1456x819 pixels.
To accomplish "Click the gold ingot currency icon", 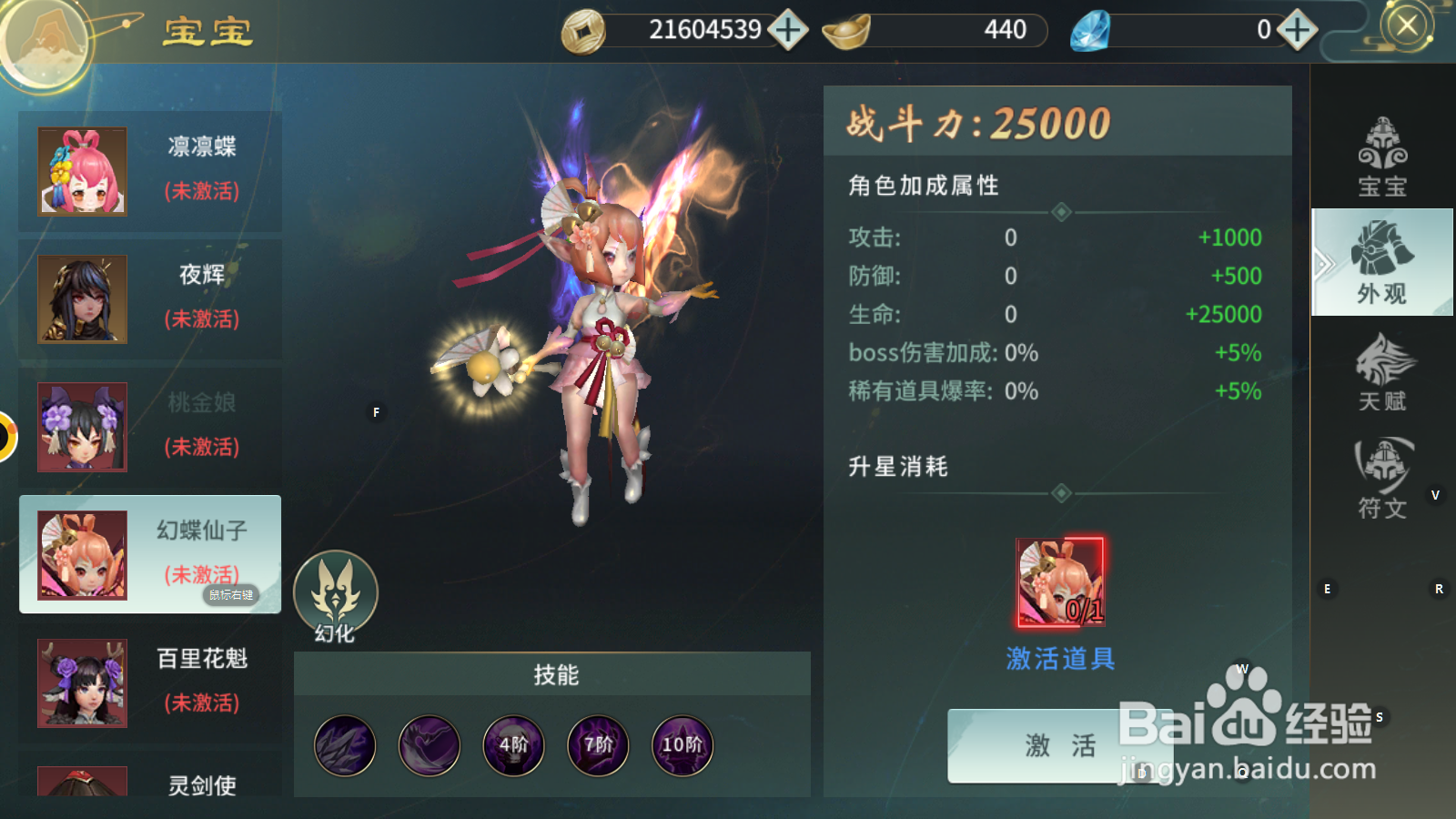I will (x=842, y=29).
